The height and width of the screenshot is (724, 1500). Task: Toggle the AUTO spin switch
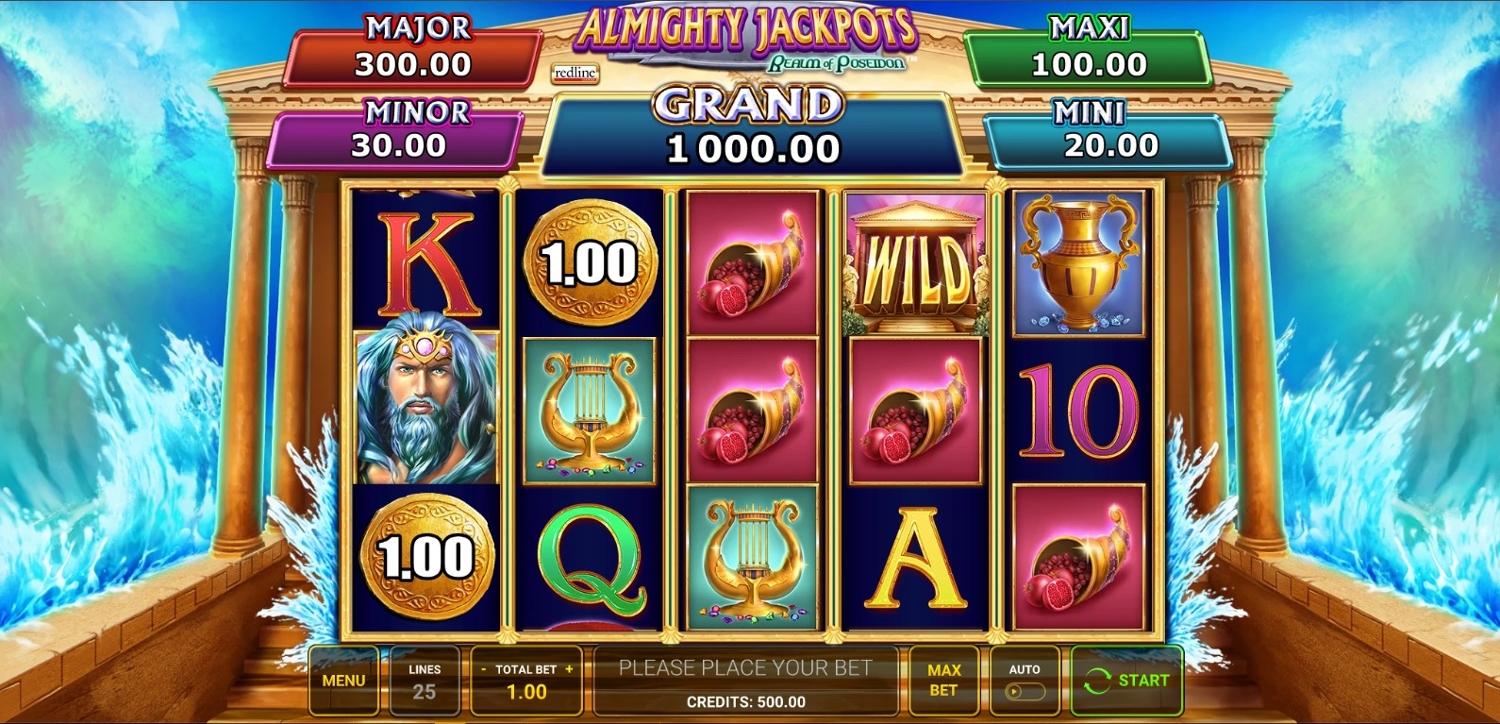(x=1024, y=691)
